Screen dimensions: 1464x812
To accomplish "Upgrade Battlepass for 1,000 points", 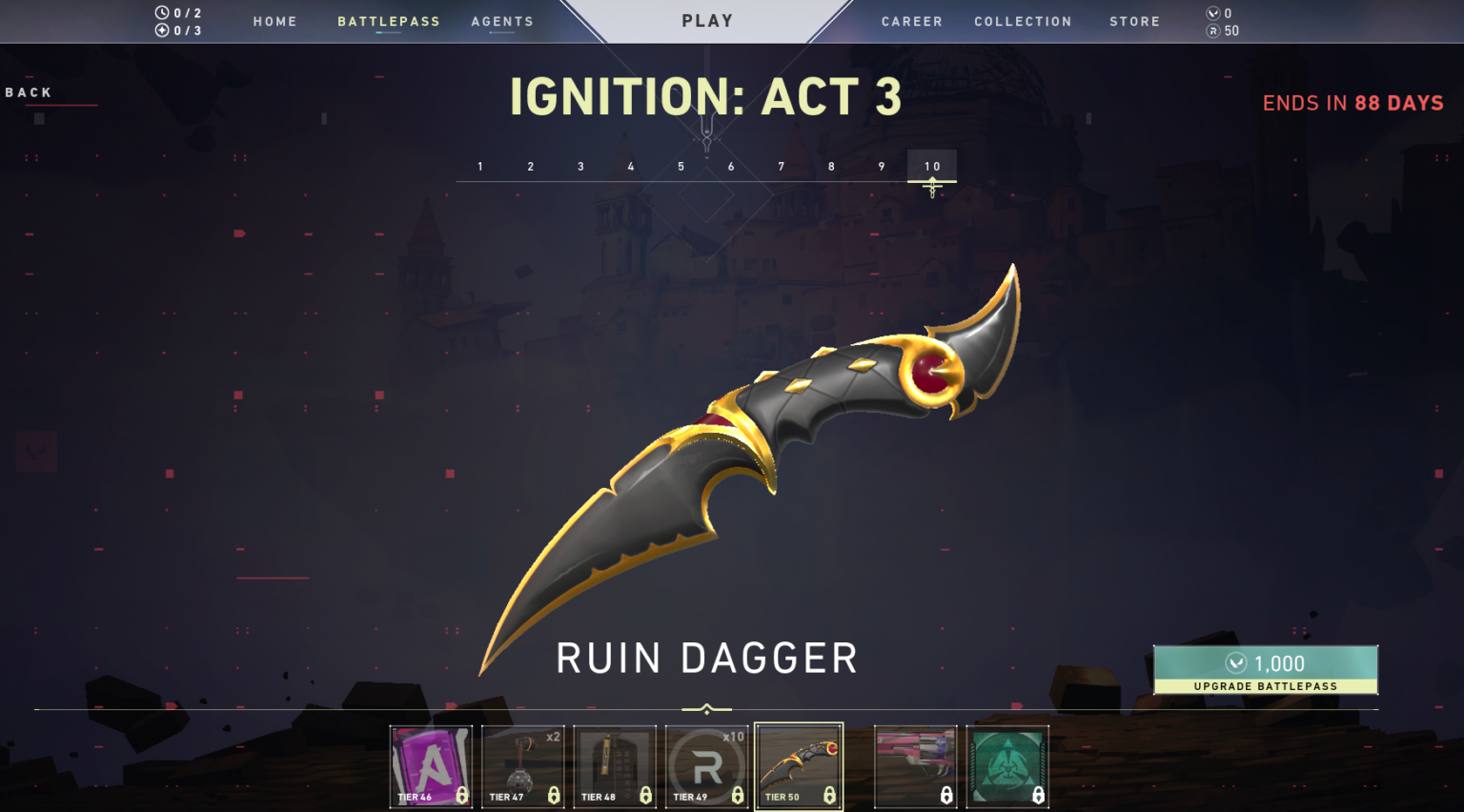I will (x=1265, y=670).
